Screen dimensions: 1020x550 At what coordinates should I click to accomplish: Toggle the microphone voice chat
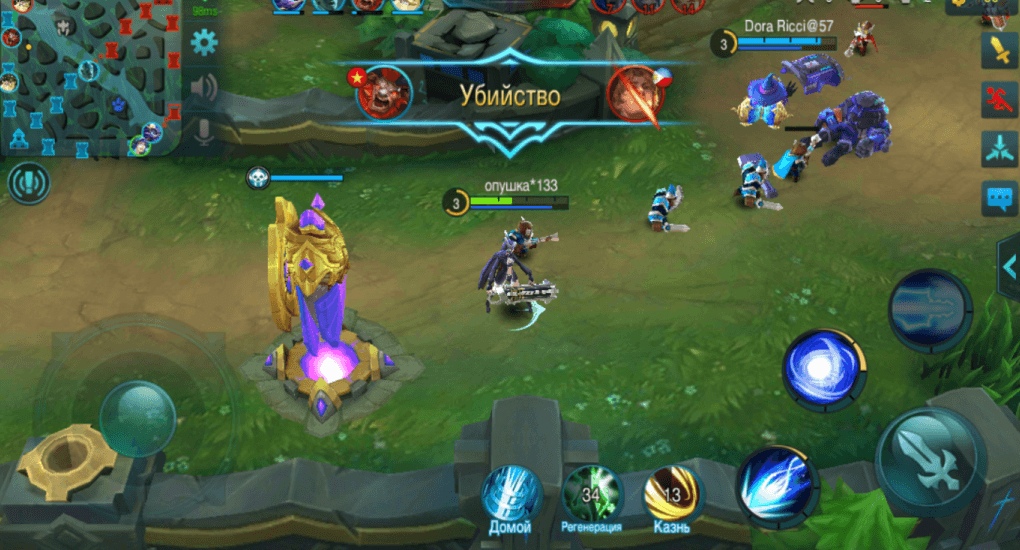(x=204, y=131)
